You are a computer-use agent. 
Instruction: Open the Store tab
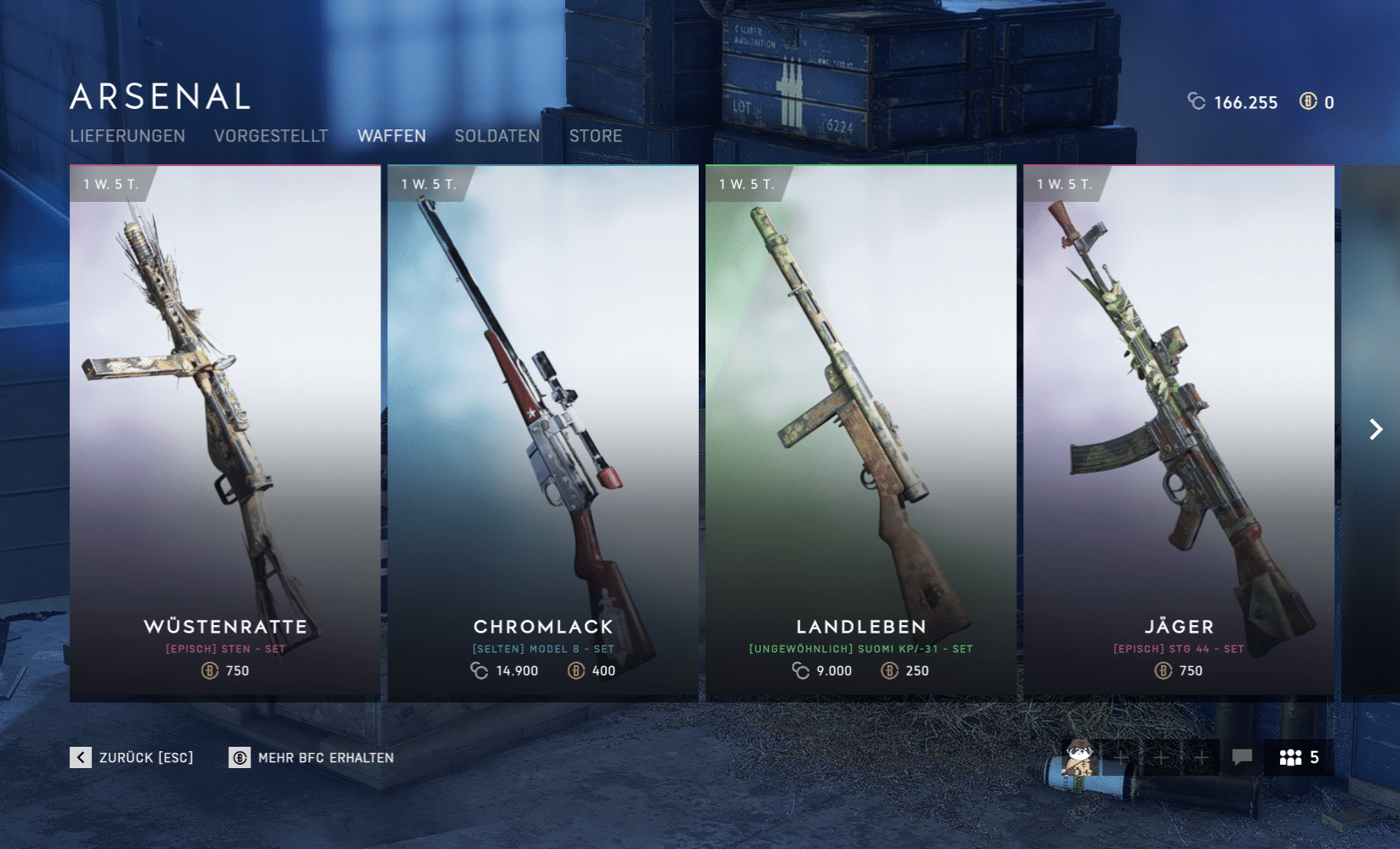tap(596, 136)
